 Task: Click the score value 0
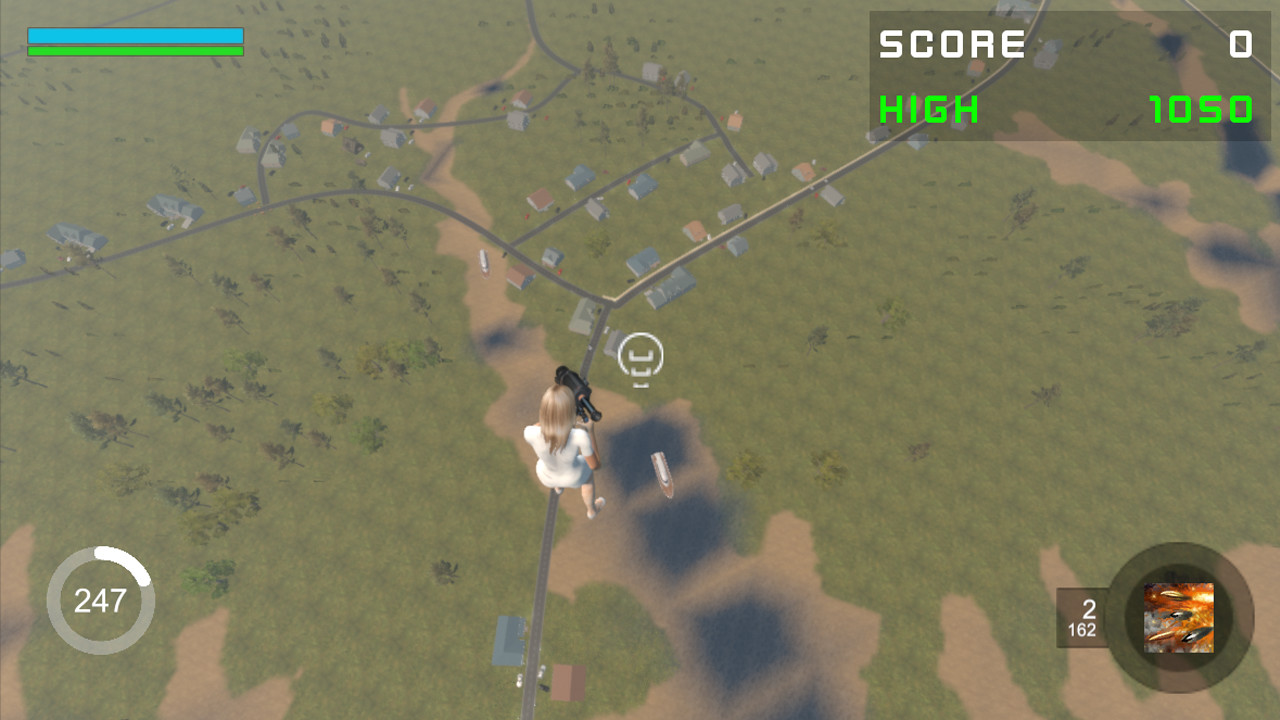[1240, 45]
